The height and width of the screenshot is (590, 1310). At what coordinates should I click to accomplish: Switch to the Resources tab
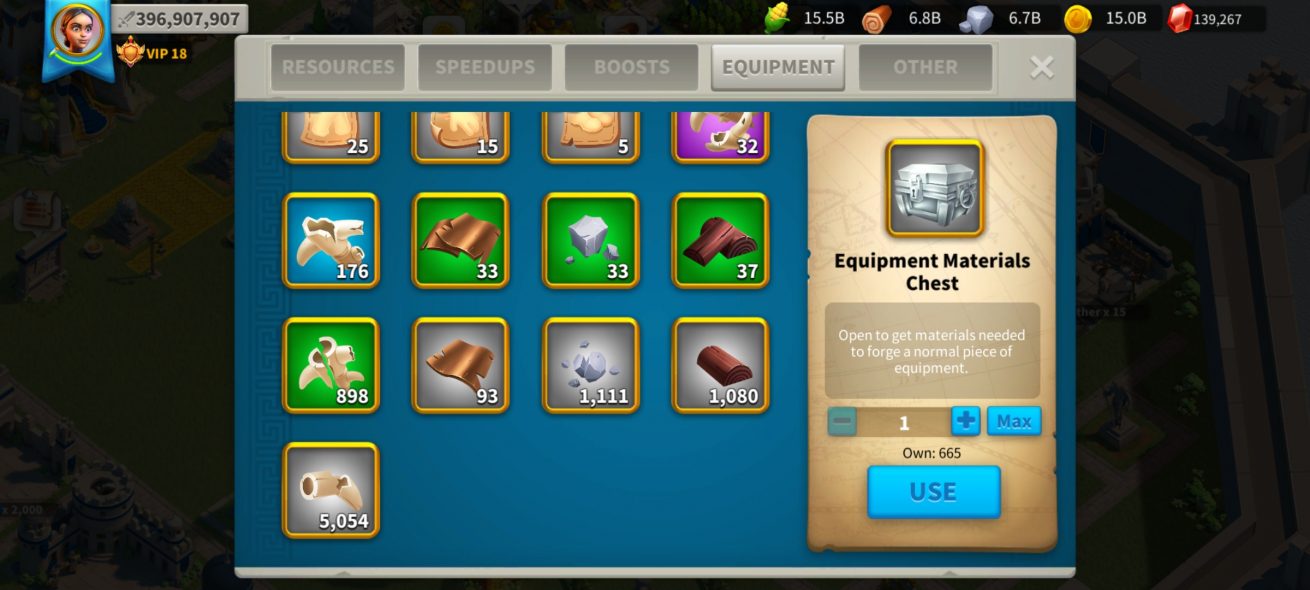pos(338,67)
